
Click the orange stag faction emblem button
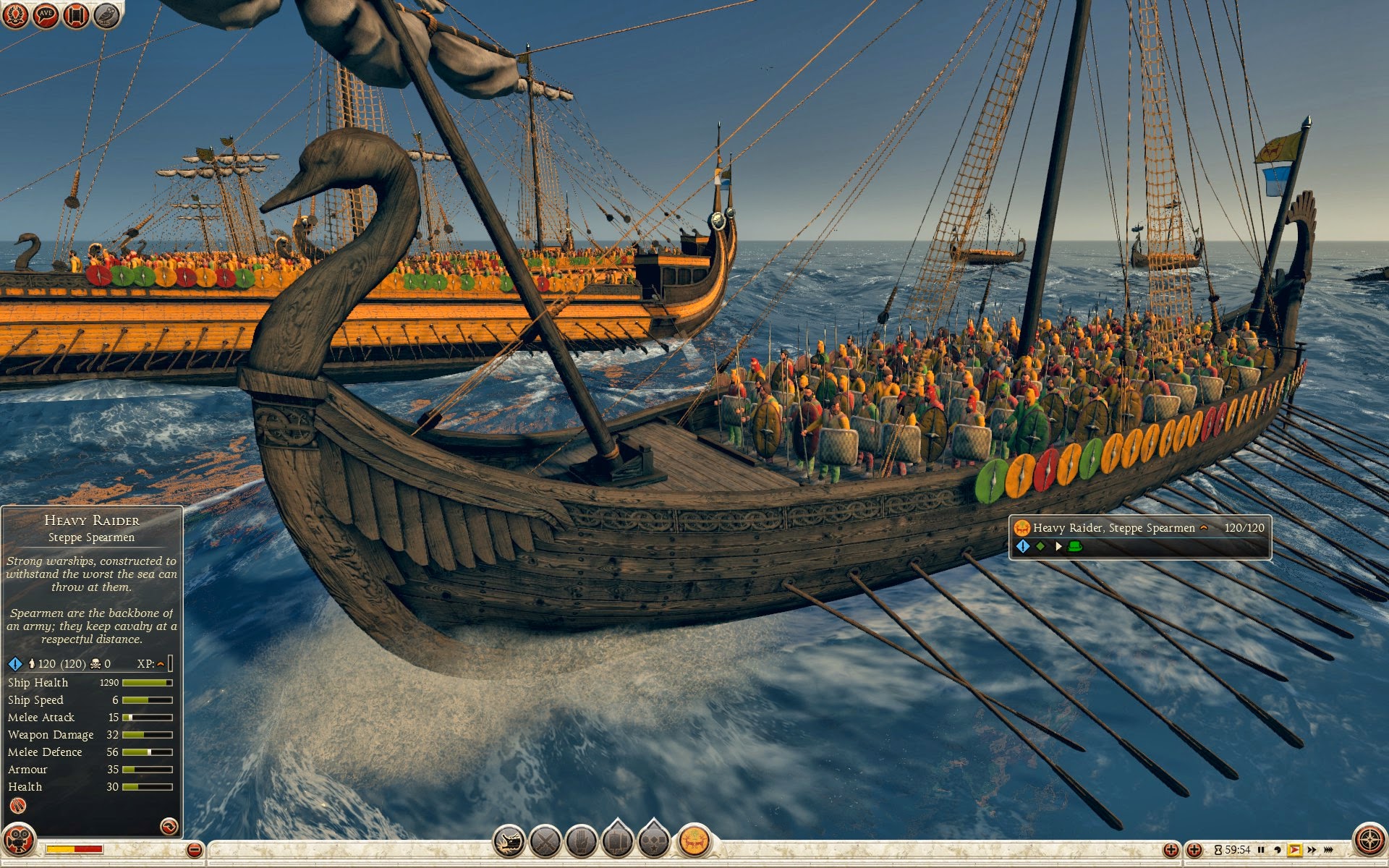pyautogui.click(x=694, y=842)
